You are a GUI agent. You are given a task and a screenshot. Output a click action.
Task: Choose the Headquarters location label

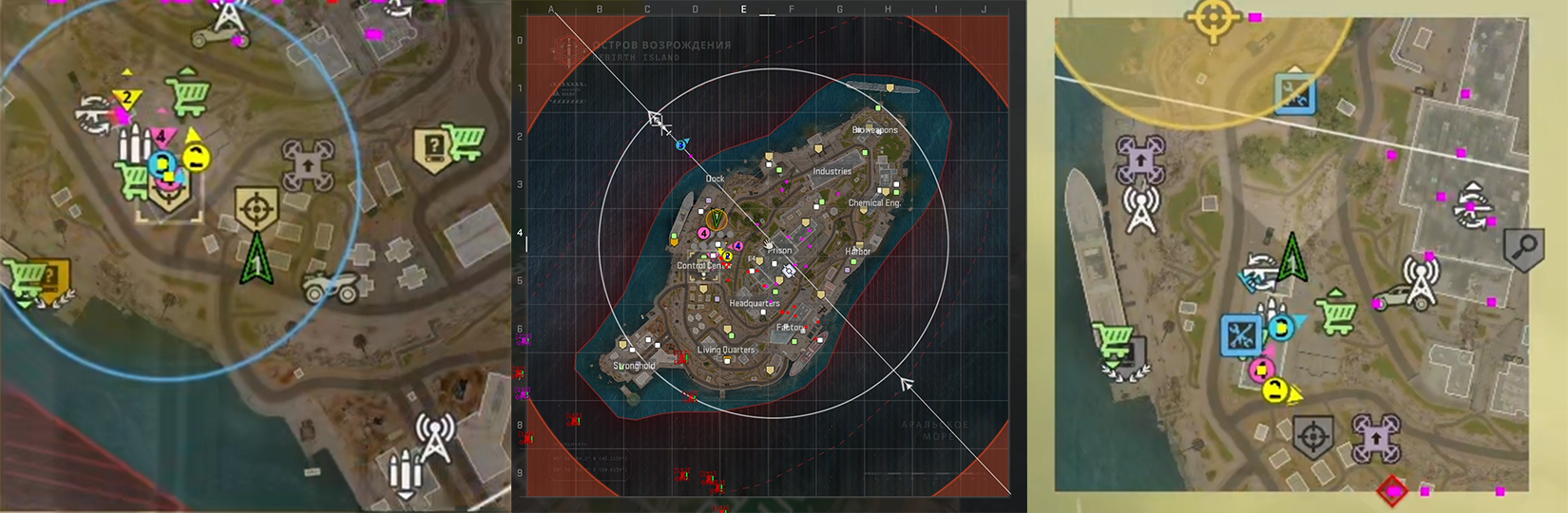[755, 303]
